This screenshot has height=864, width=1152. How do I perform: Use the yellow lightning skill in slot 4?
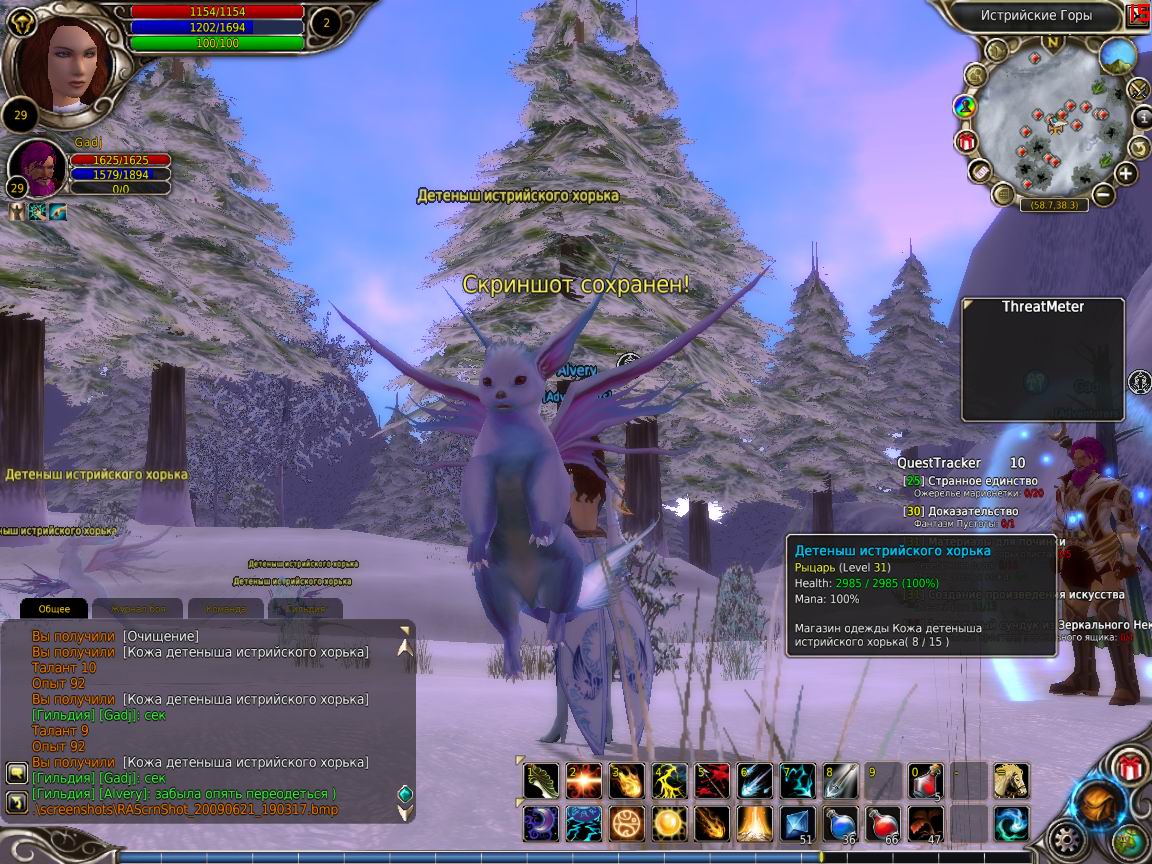pyautogui.click(x=670, y=781)
